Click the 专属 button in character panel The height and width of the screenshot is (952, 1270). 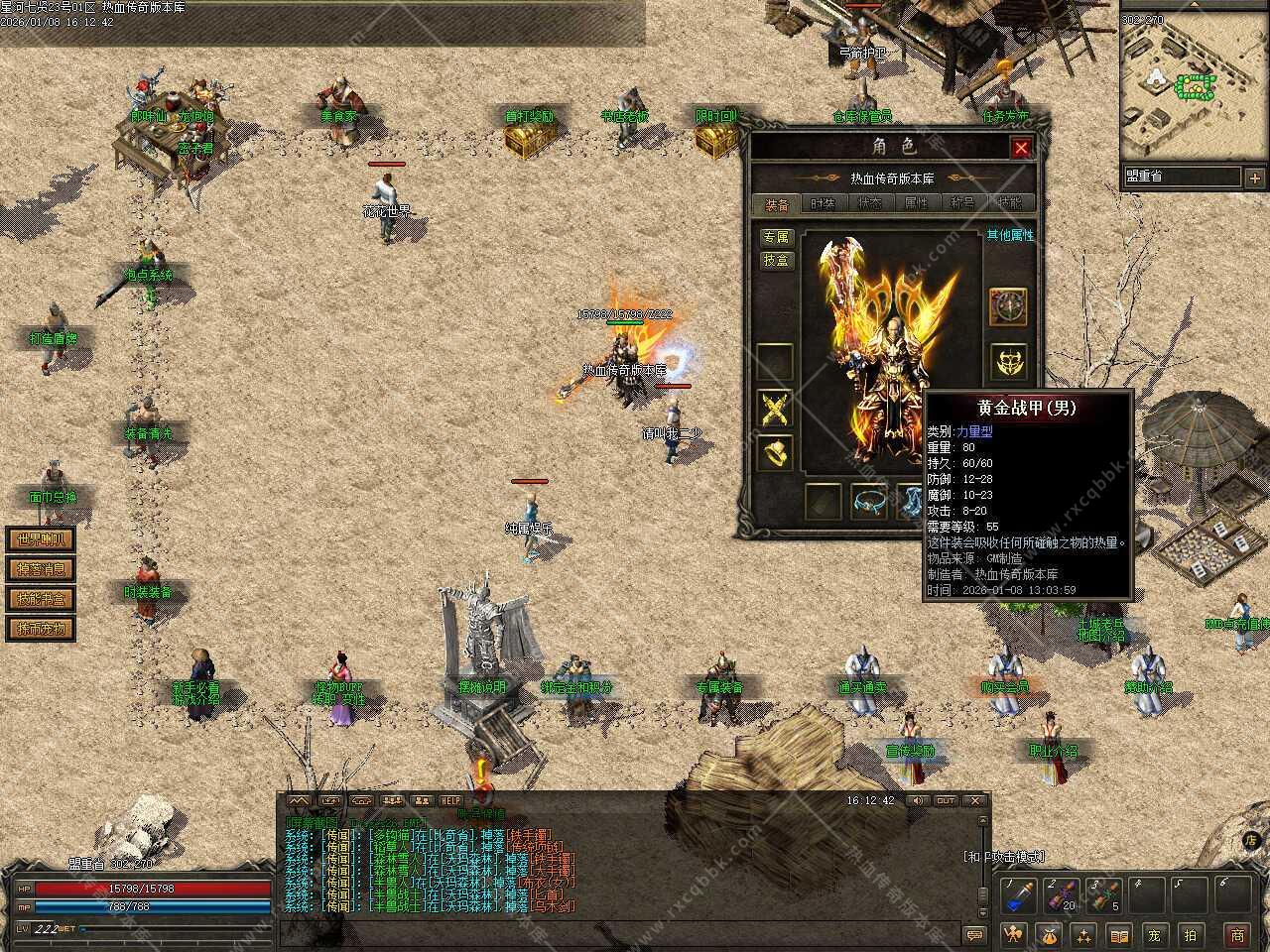[776, 237]
